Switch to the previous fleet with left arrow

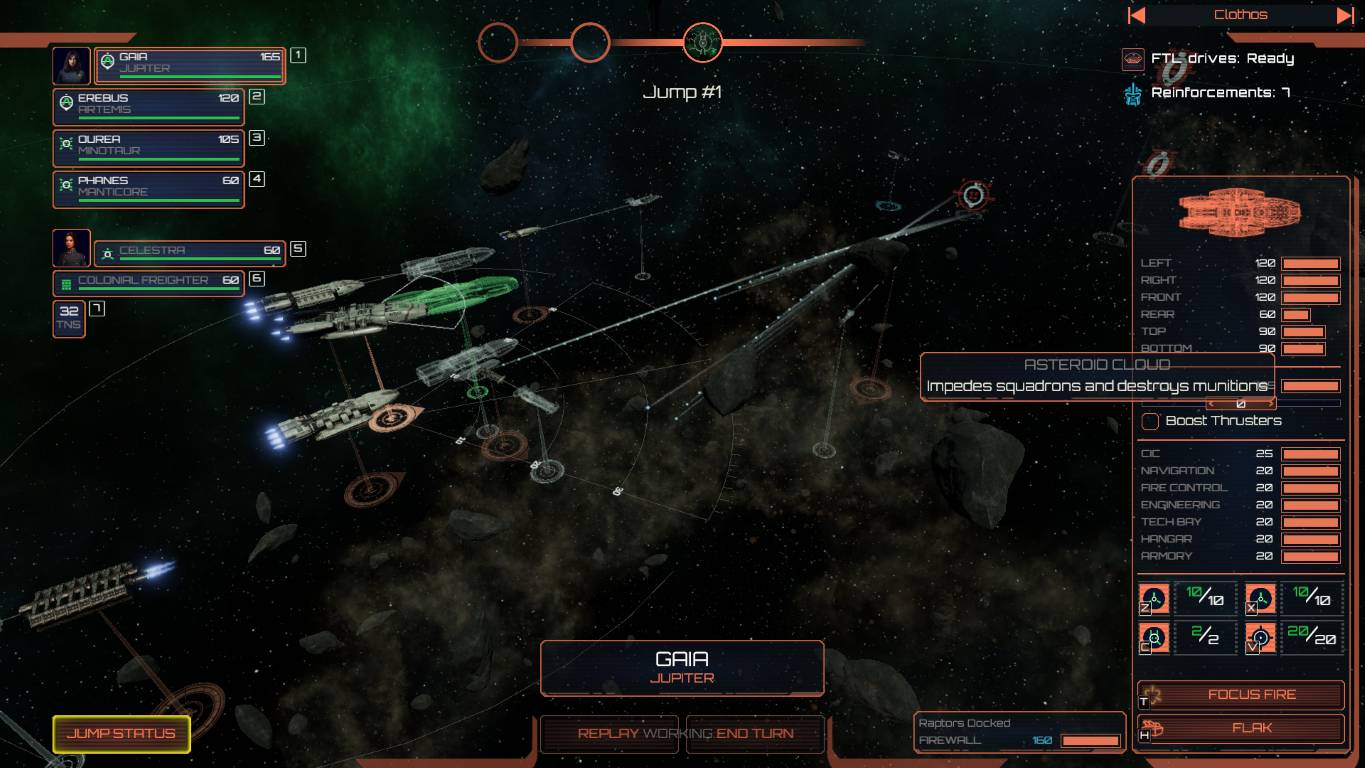1137,15
